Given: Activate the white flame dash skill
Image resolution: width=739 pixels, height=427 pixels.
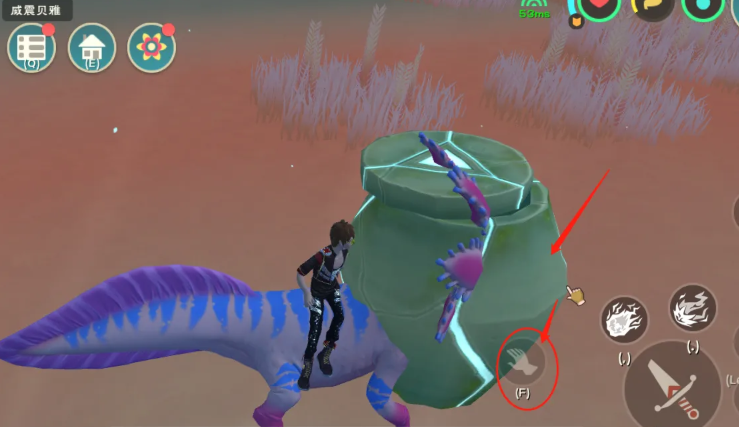Looking at the screenshot, I should tap(692, 308).
